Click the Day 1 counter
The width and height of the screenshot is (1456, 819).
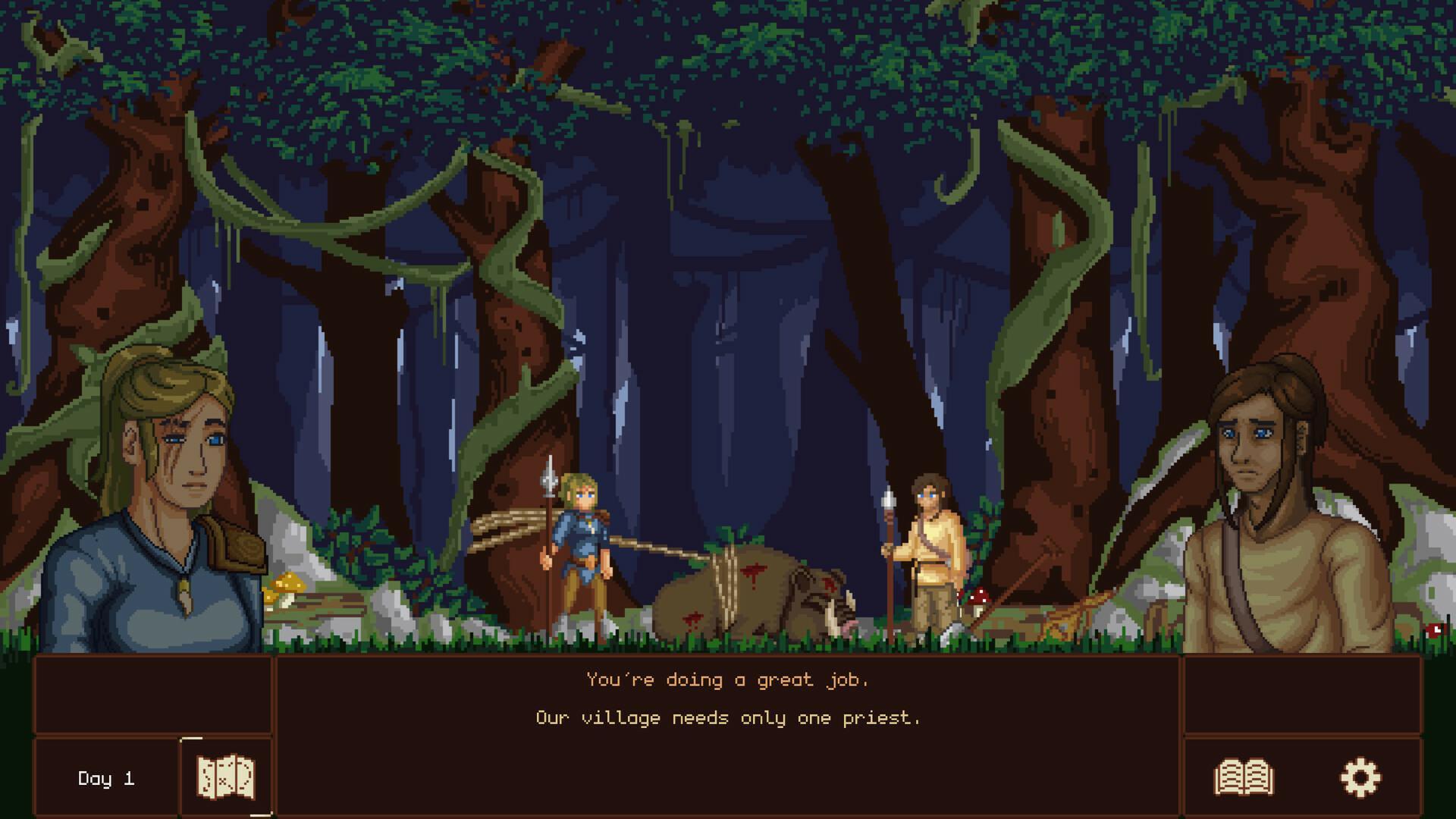pyautogui.click(x=106, y=777)
